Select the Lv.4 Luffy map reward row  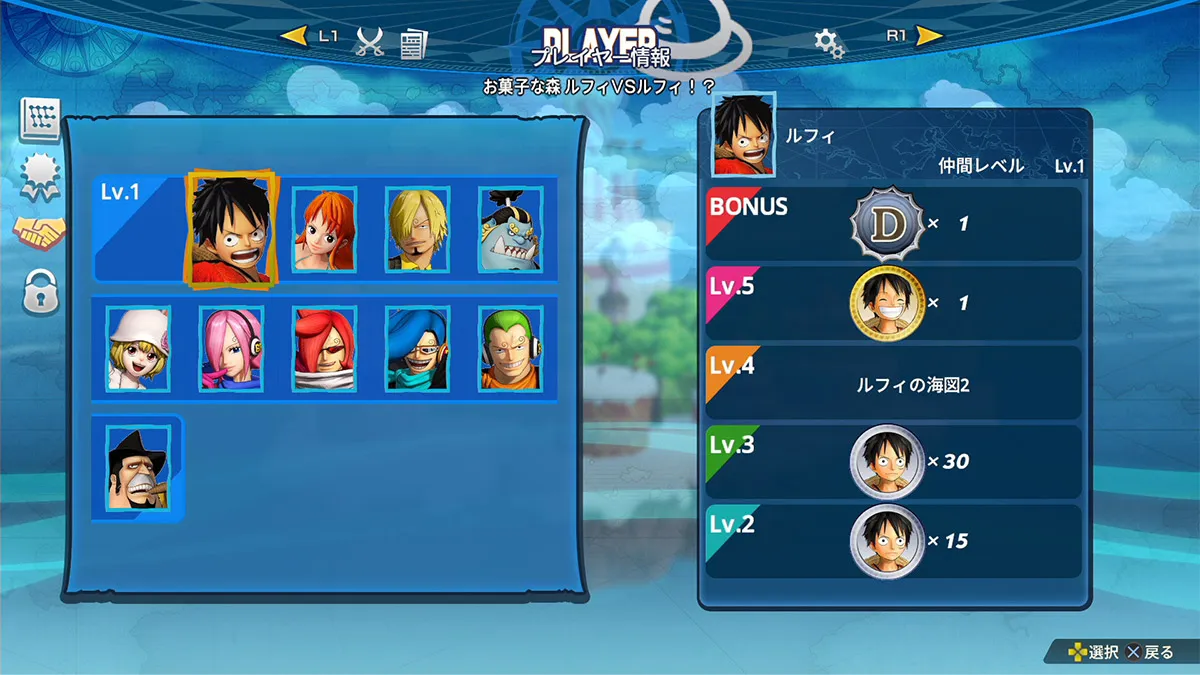(894, 382)
